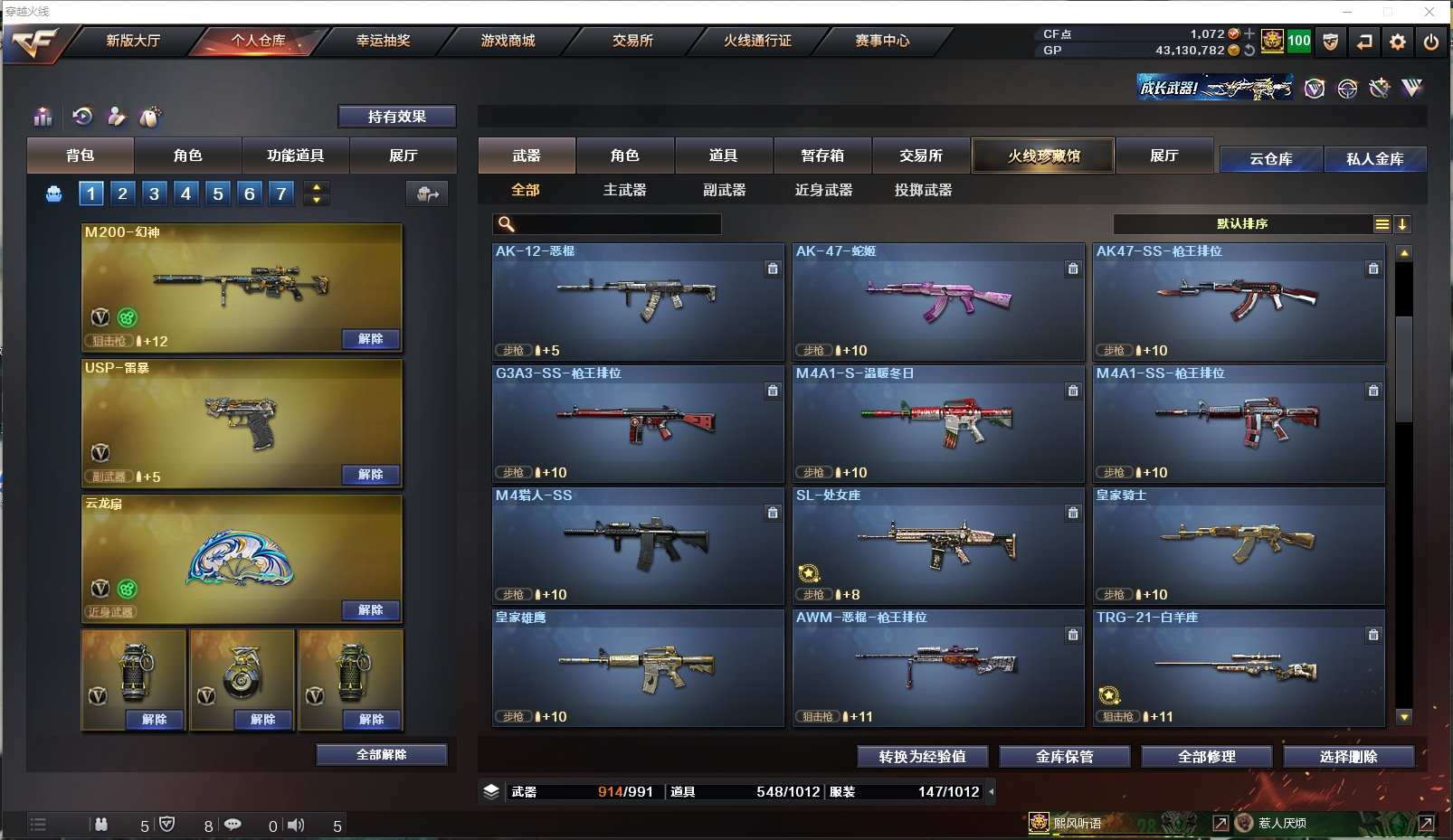Filter by 副武器 secondary weapons

[724, 190]
